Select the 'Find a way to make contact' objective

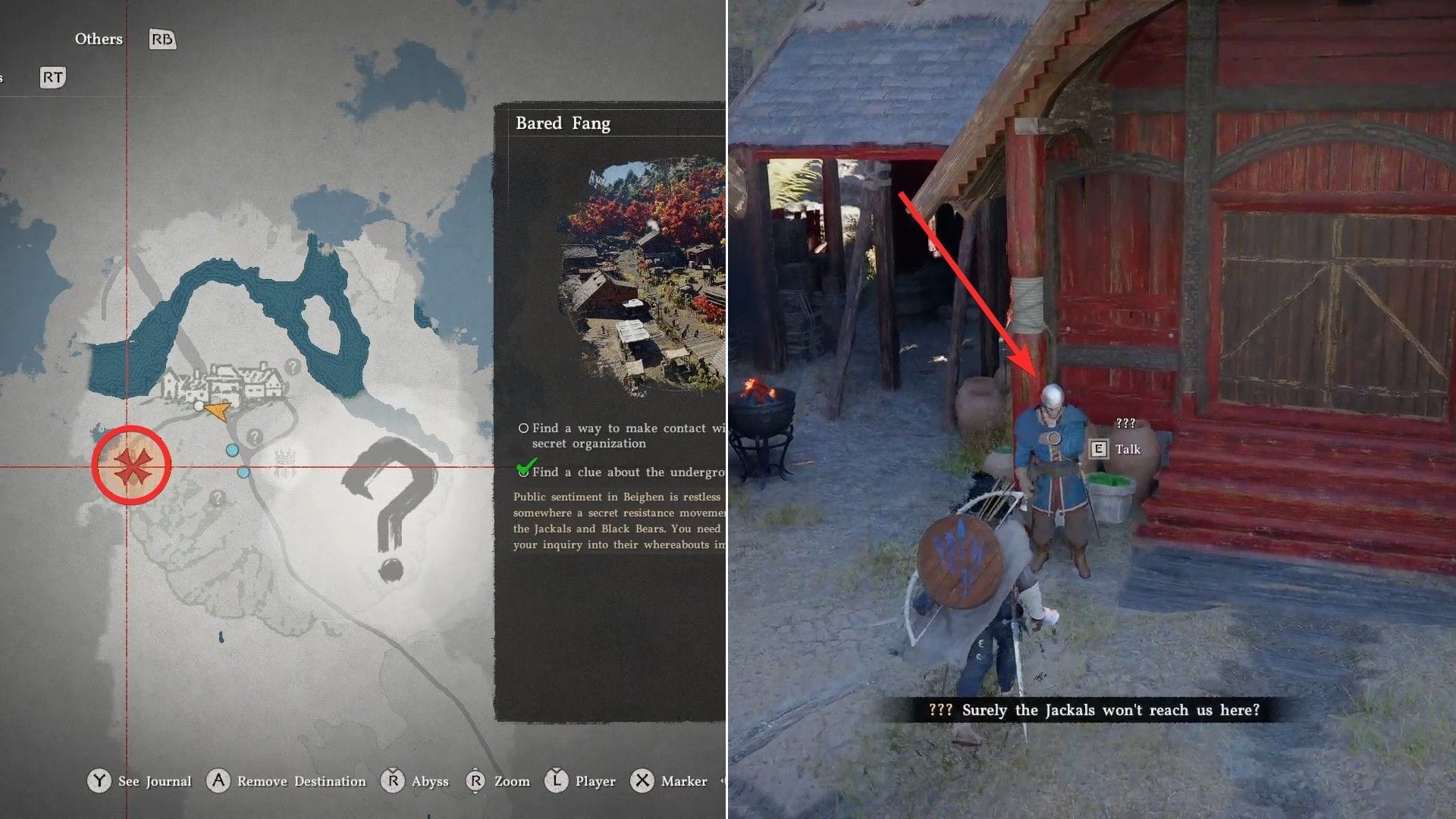(x=622, y=435)
